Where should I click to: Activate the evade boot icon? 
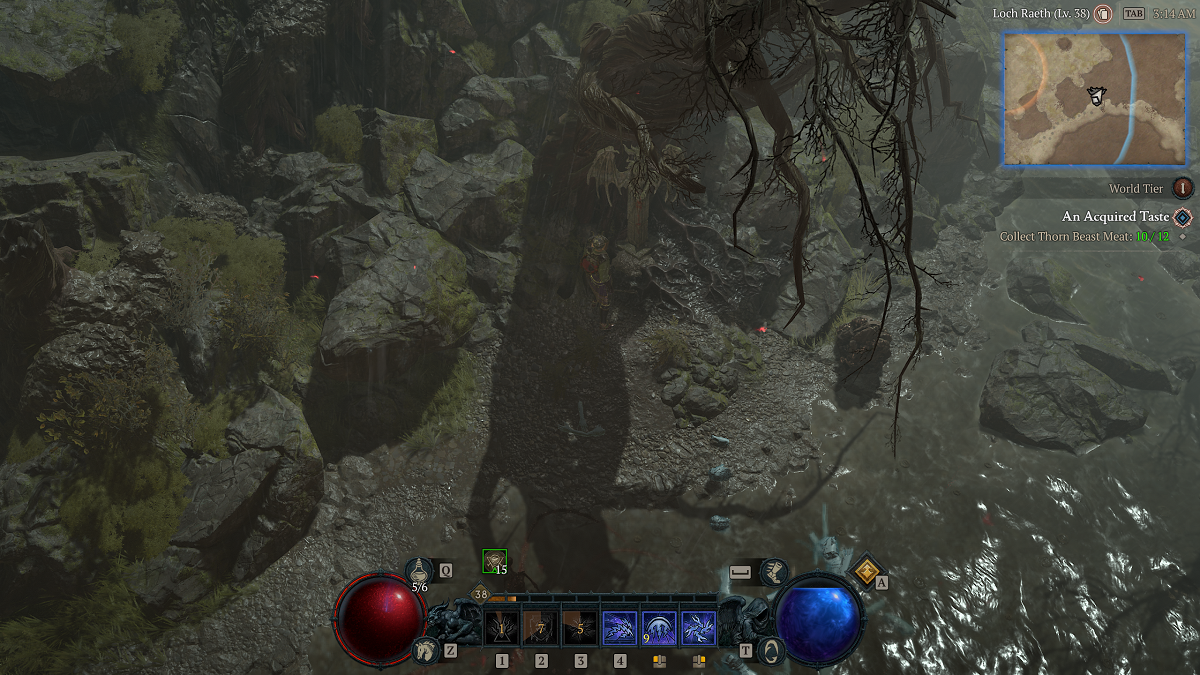(772, 572)
